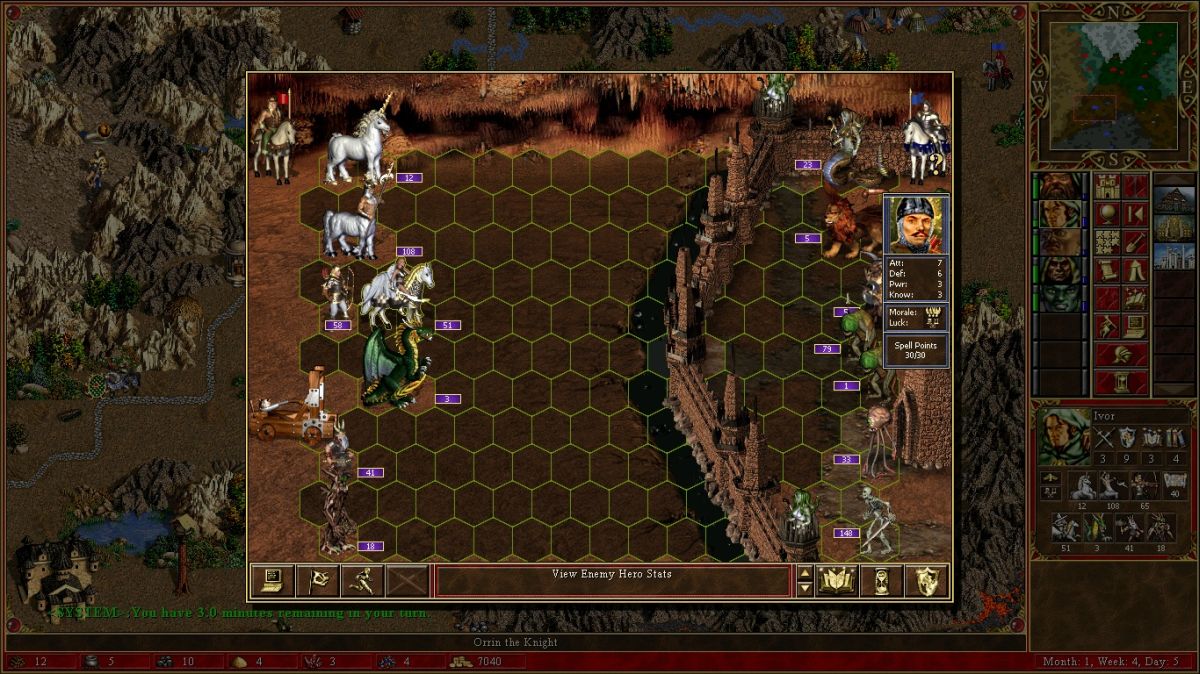This screenshot has height=674, width=1200.
Task: Click the green dragon stack in Ivor's army
Action: (x=1098, y=526)
